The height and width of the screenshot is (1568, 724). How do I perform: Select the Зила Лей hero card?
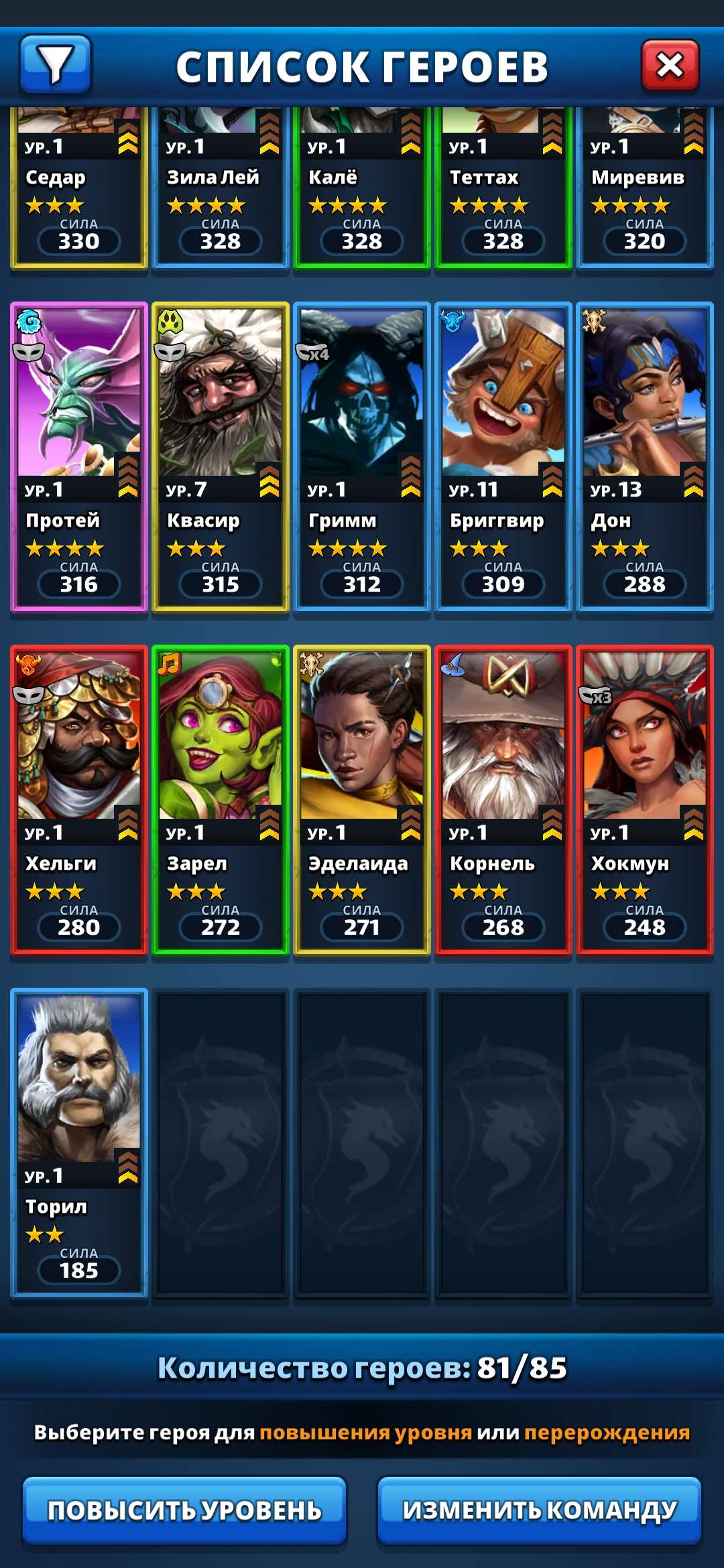pyautogui.click(x=221, y=191)
